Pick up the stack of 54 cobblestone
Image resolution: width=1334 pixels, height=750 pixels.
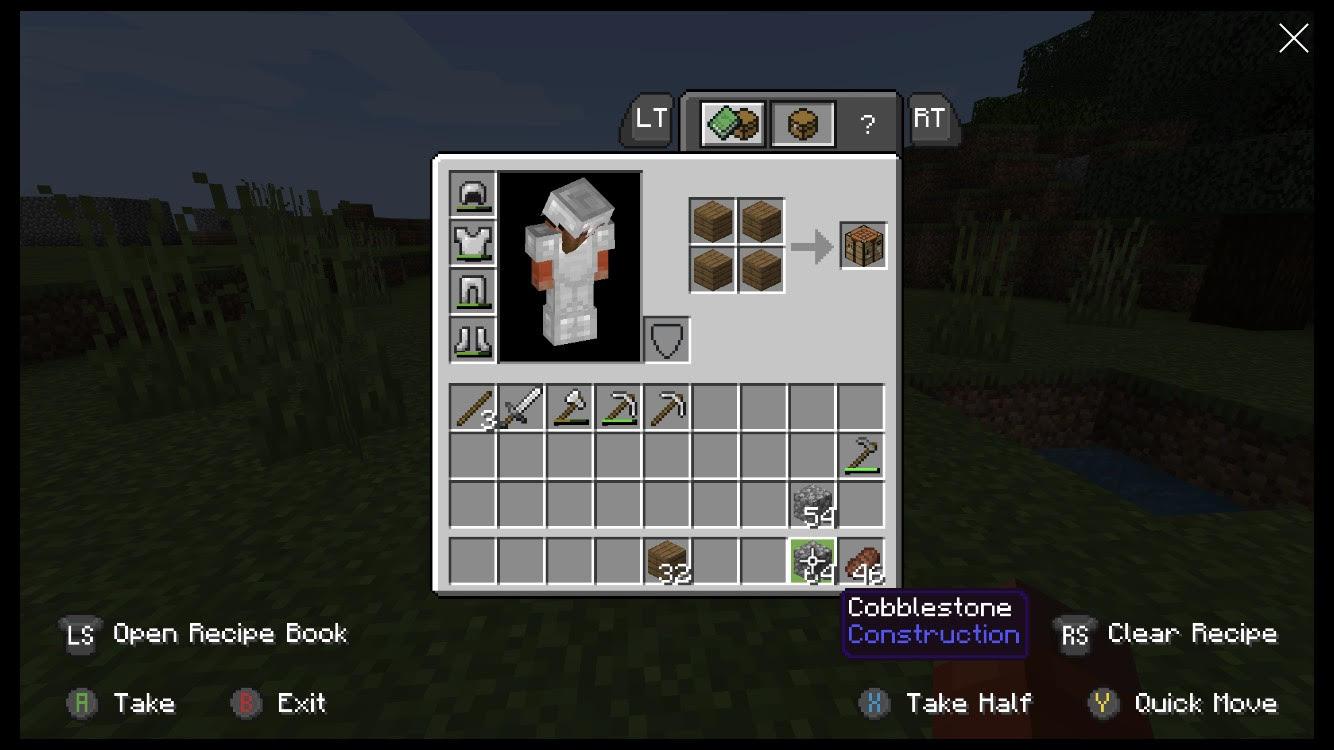coord(813,504)
